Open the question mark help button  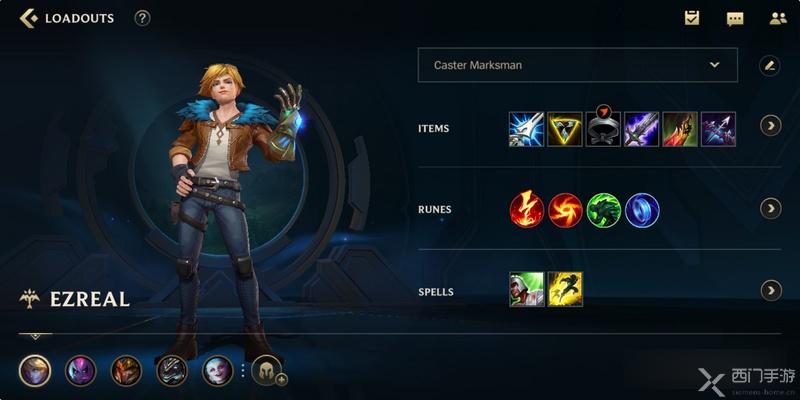pyautogui.click(x=142, y=18)
